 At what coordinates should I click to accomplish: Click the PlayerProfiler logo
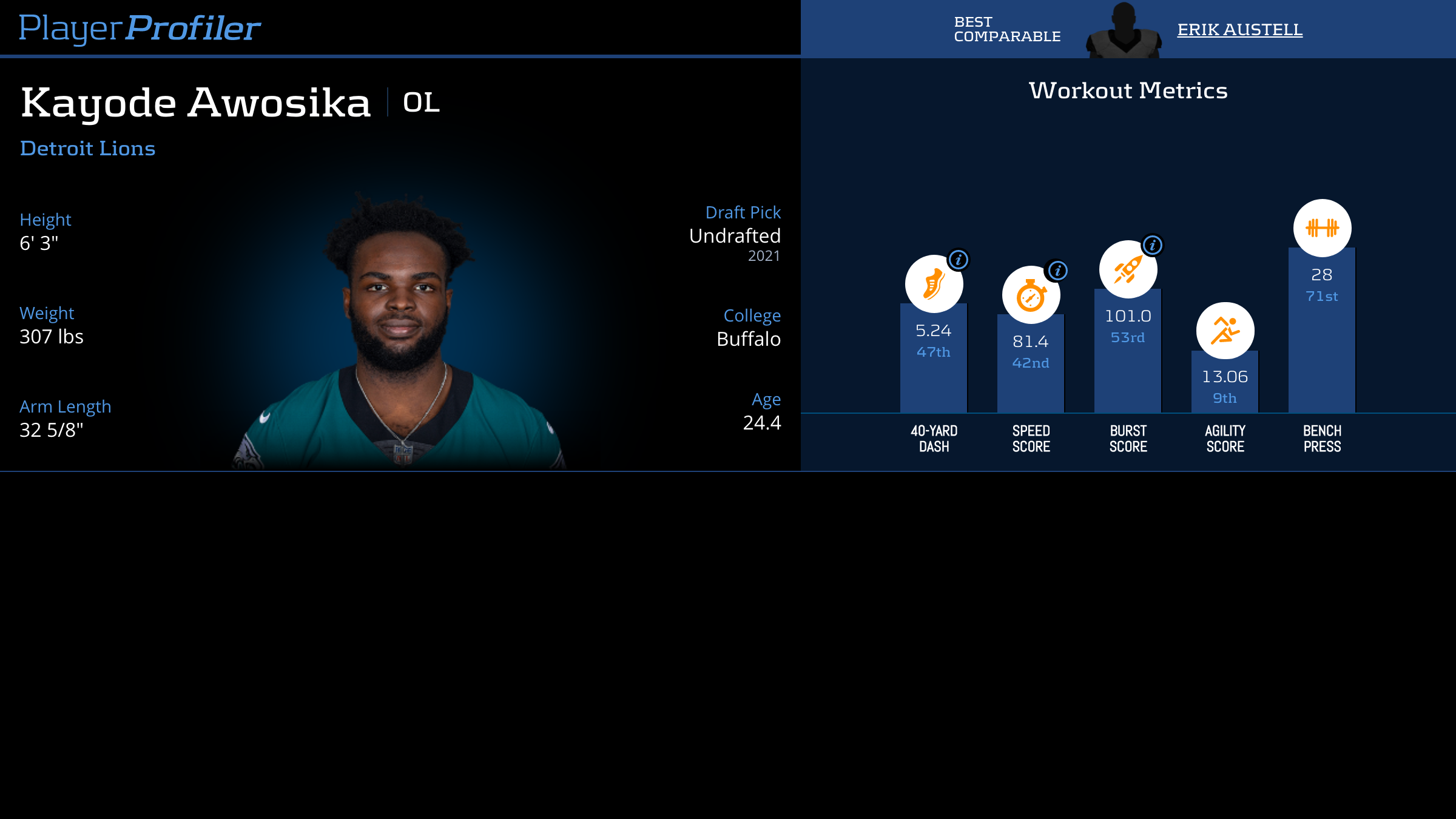[x=140, y=29]
